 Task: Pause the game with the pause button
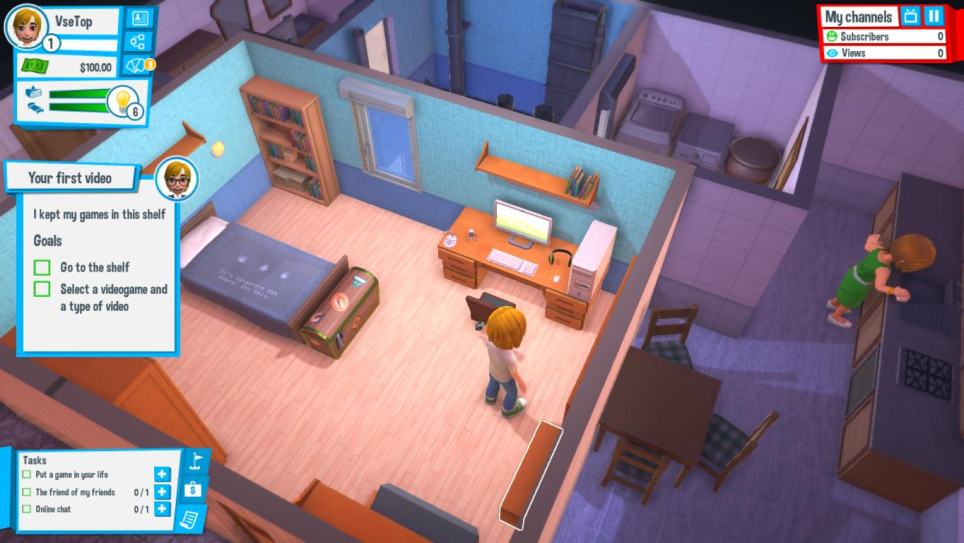coord(933,16)
